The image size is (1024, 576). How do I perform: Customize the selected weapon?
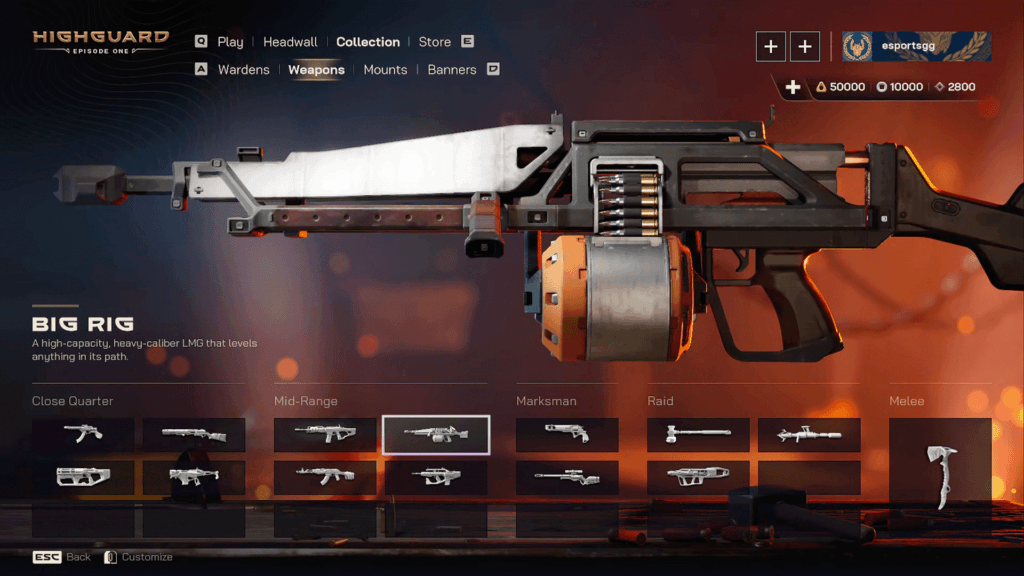coord(138,557)
